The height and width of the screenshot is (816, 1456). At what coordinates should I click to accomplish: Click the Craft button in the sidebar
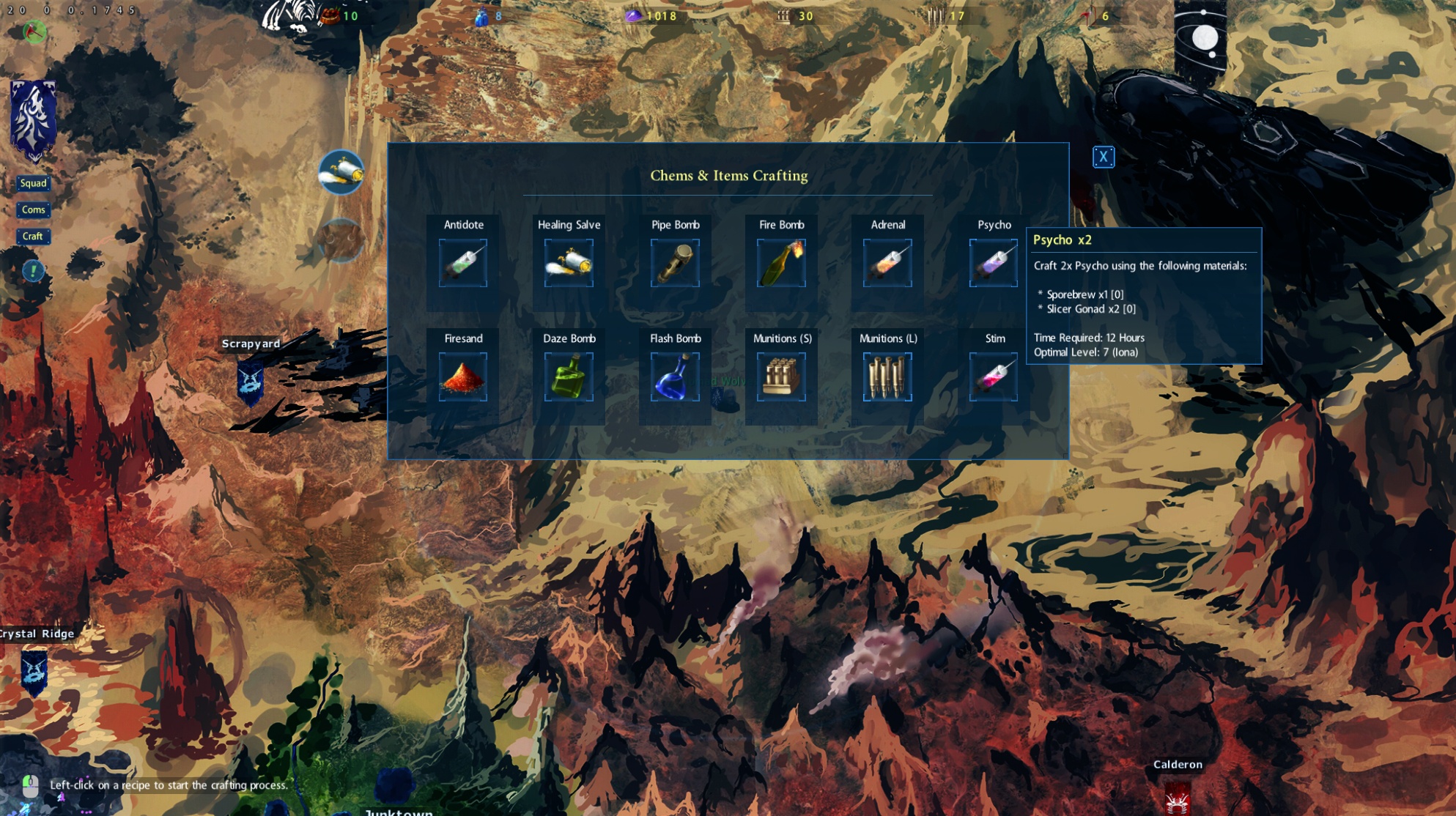[x=33, y=236]
